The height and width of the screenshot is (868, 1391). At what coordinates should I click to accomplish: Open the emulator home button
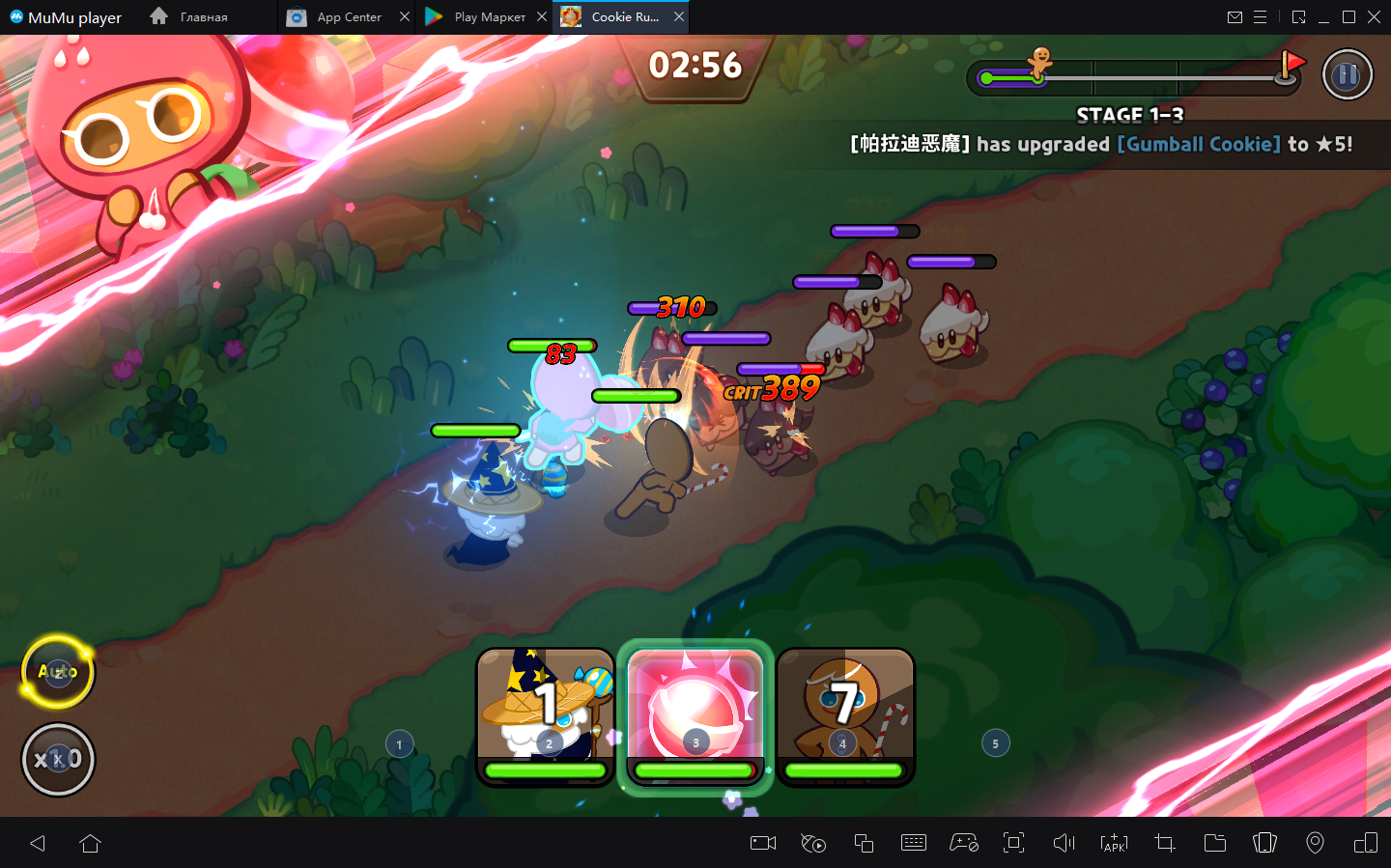[x=91, y=843]
